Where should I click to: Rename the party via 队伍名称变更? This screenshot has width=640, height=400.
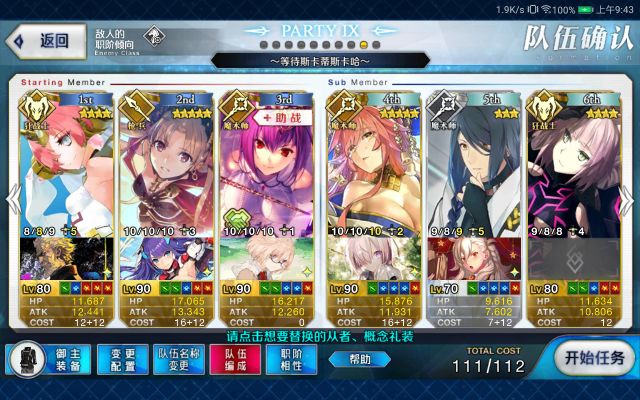click(x=180, y=358)
